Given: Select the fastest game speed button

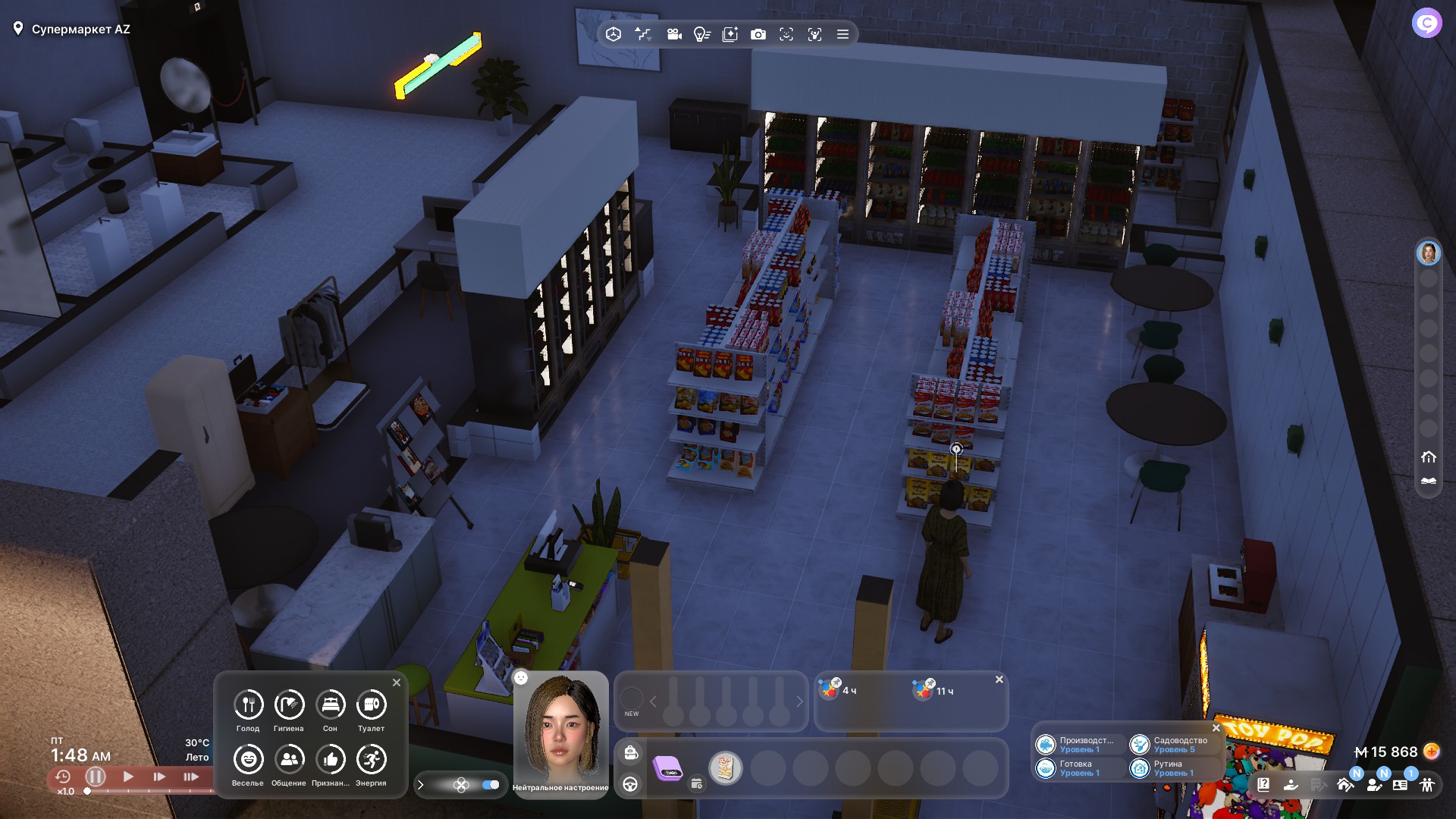Looking at the screenshot, I should [191, 777].
